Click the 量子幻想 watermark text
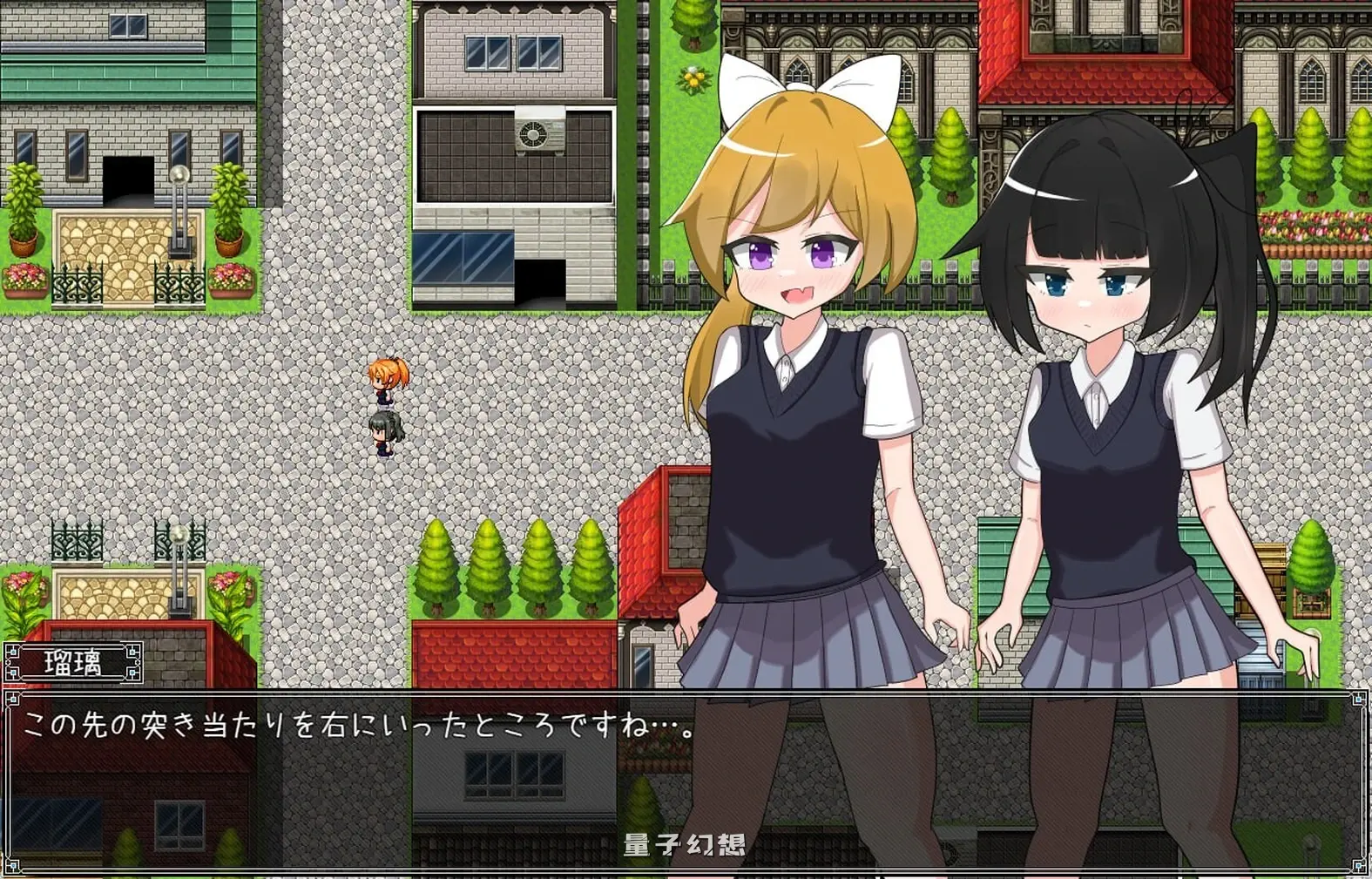1372x879 pixels. (687, 842)
